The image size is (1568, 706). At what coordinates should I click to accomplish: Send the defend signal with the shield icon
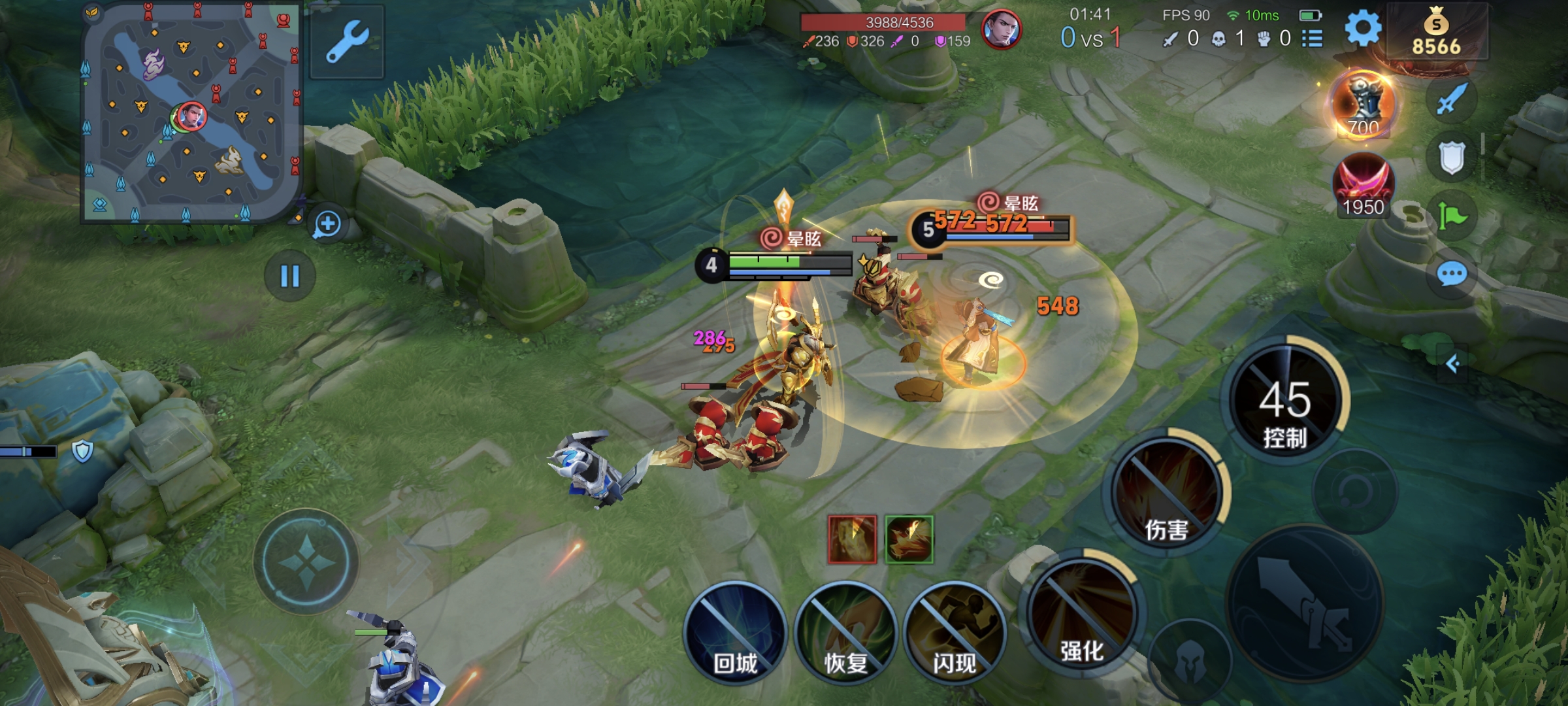tap(1452, 157)
